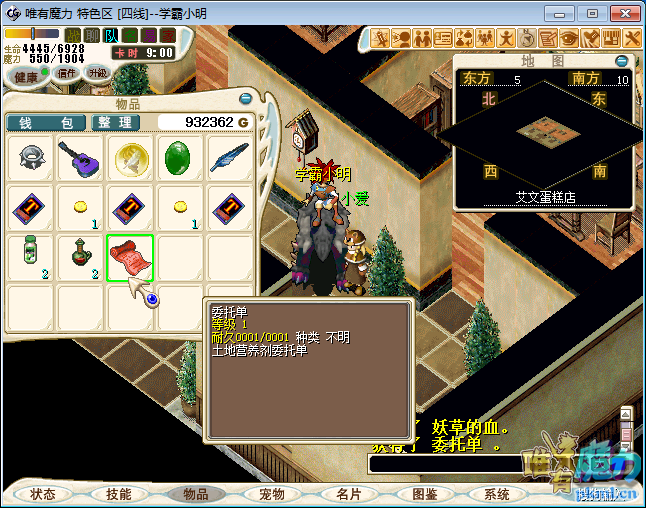Select the spiked ring item slot
Screen dimensions: 646x508
click(x=31, y=159)
